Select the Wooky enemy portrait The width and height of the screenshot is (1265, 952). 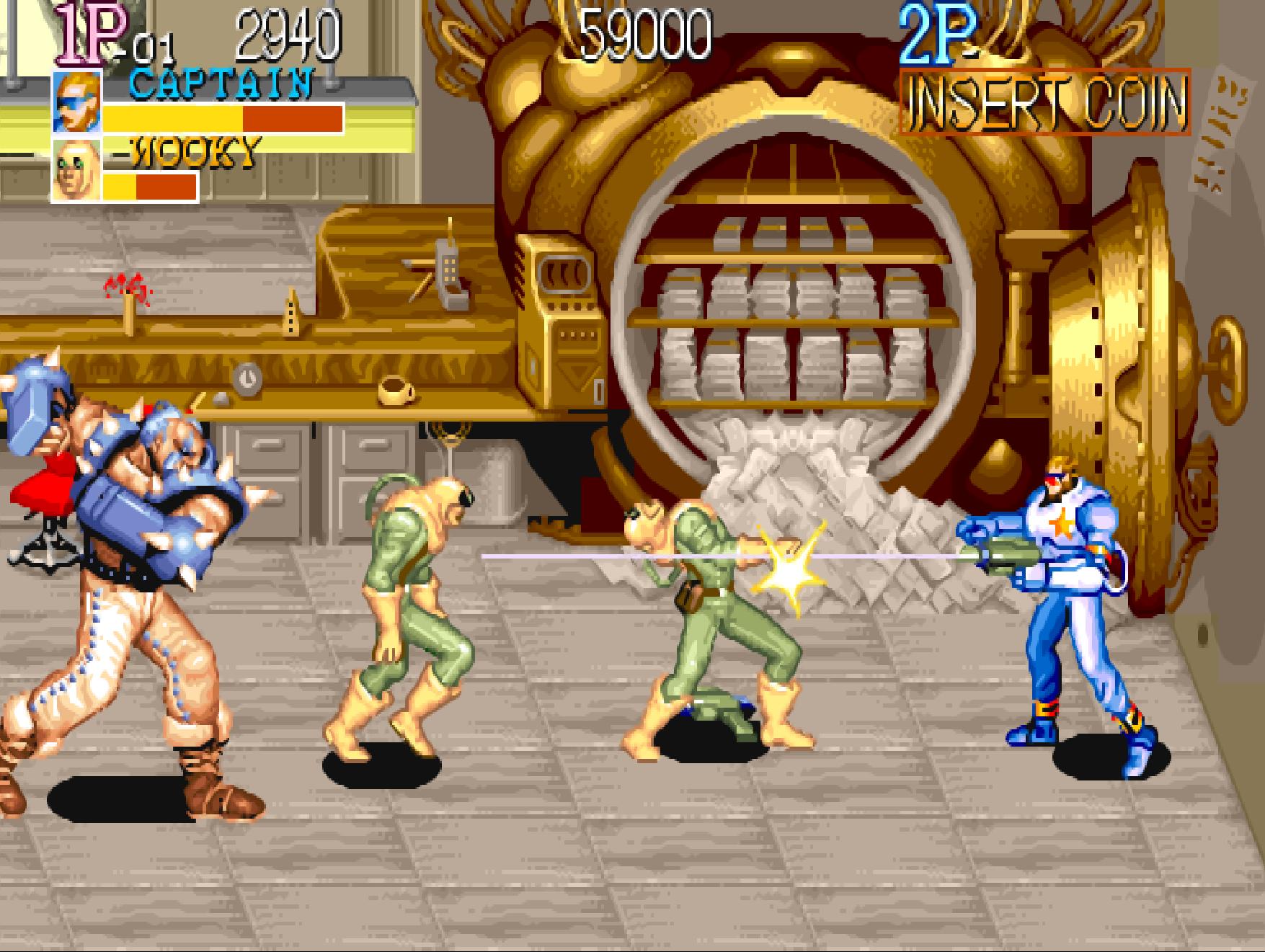tap(76, 171)
